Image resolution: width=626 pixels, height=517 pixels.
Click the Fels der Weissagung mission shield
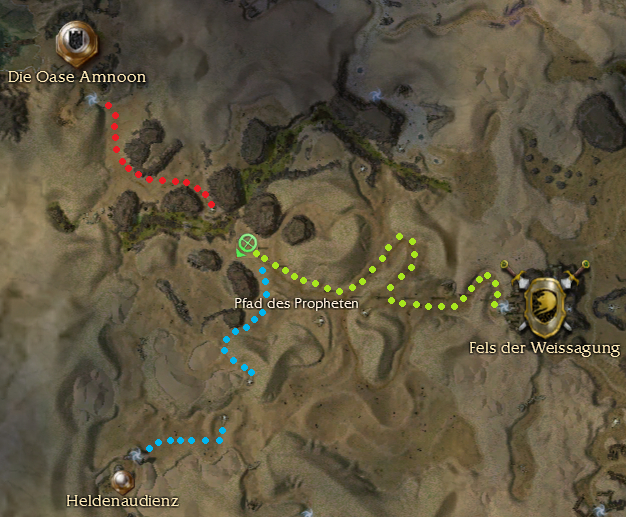pos(545,301)
